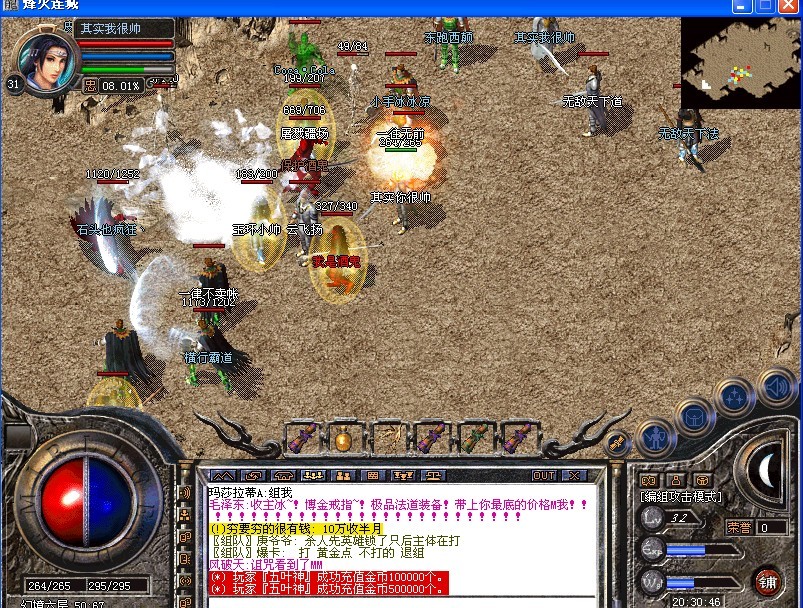The image size is (803, 608).
Task: Close the game window
Action: (x=790, y=6)
